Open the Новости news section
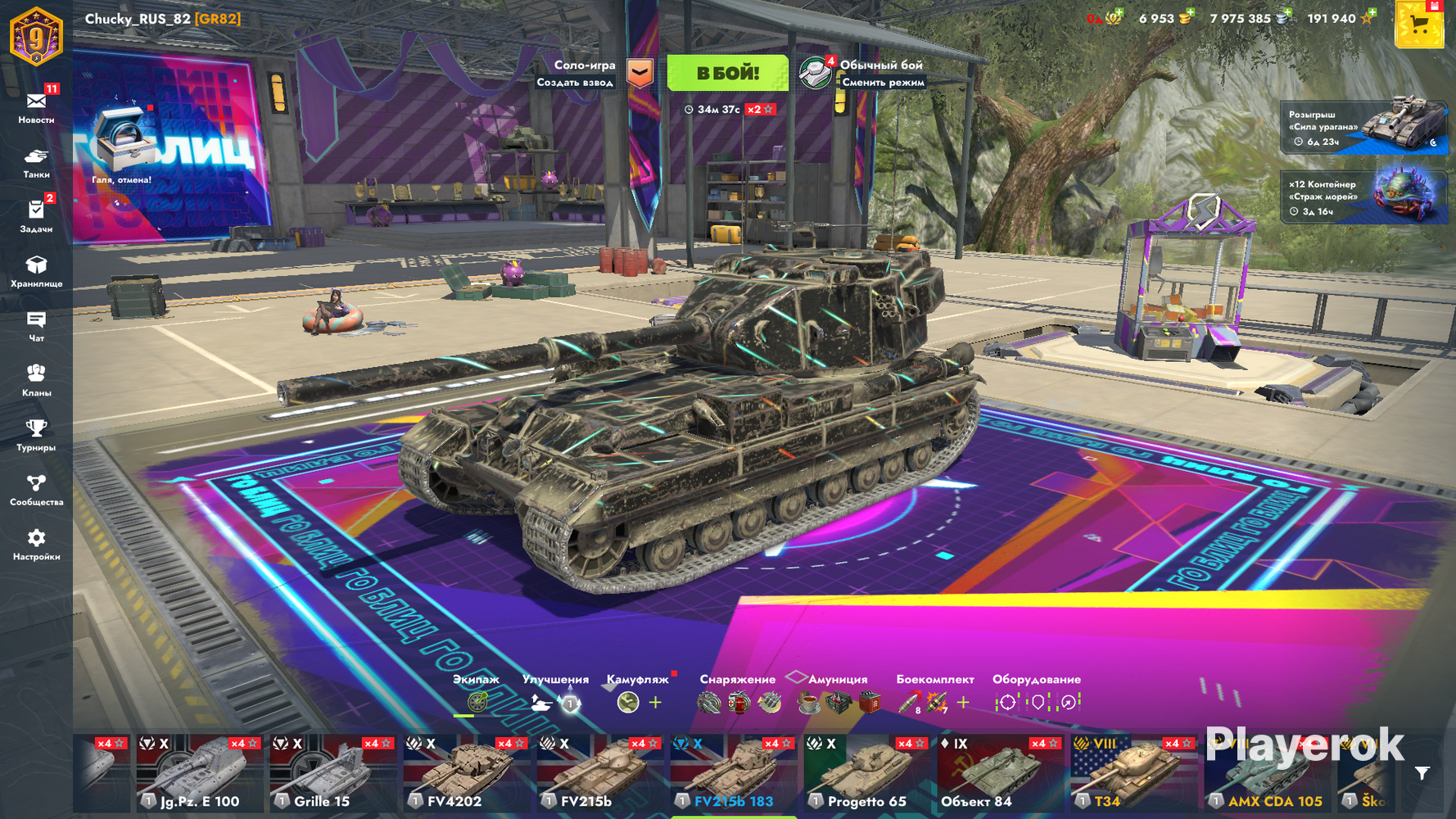The height and width of the screenshot is (819, 1456). [36, 106]
